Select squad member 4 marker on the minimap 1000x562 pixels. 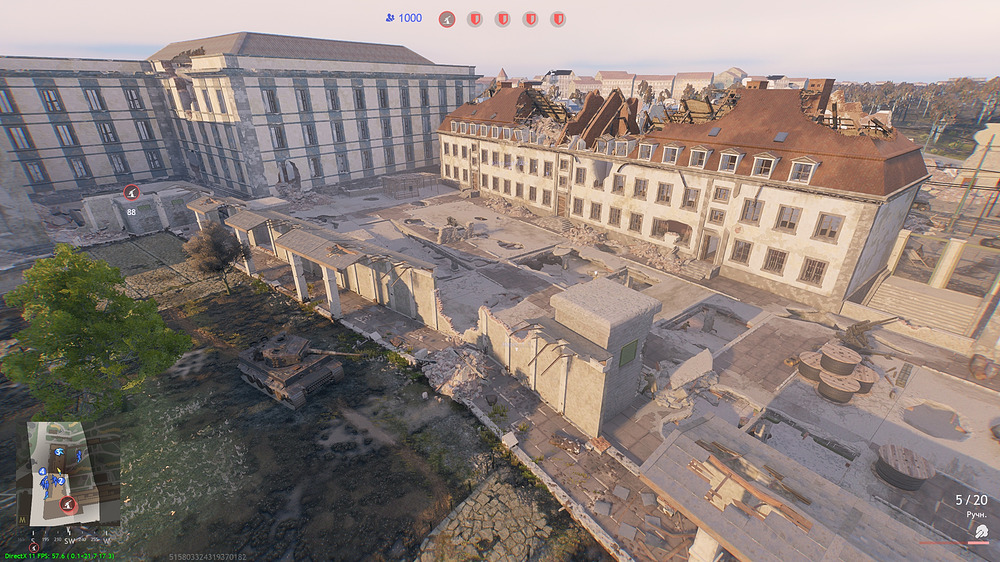click(42, 471)
